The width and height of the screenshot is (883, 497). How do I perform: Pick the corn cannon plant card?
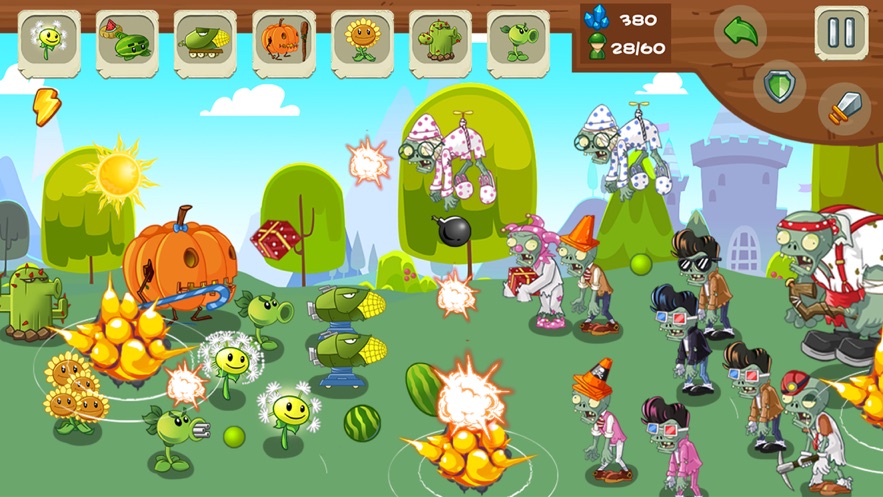[205, 42]
